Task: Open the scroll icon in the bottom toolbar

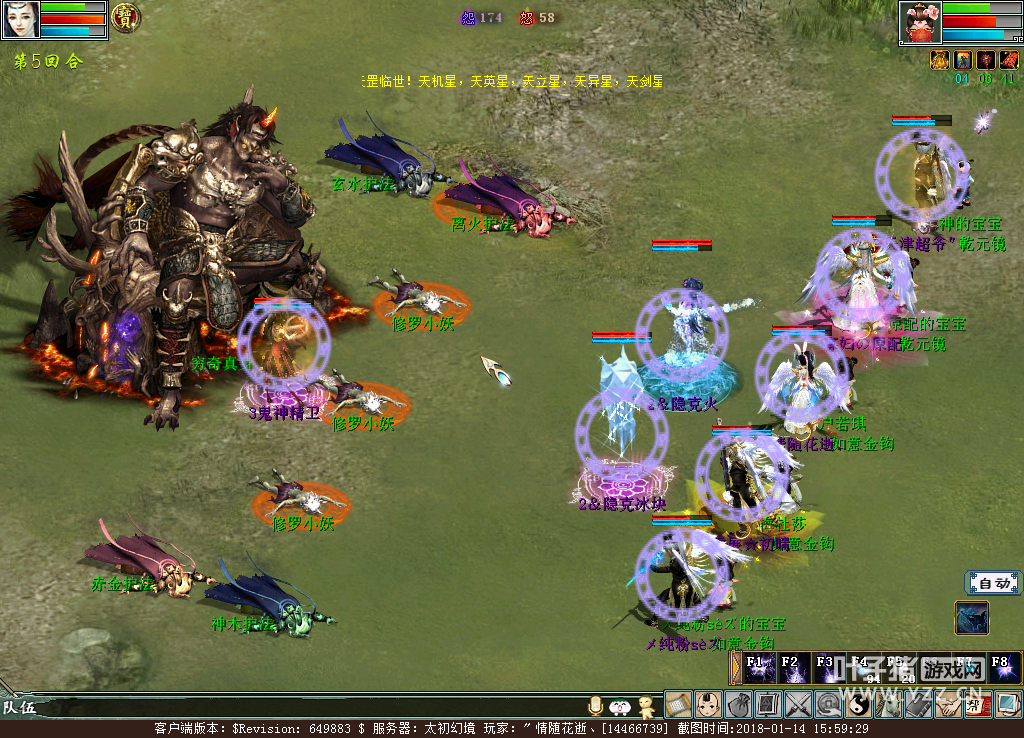Action: pos(678,705)
